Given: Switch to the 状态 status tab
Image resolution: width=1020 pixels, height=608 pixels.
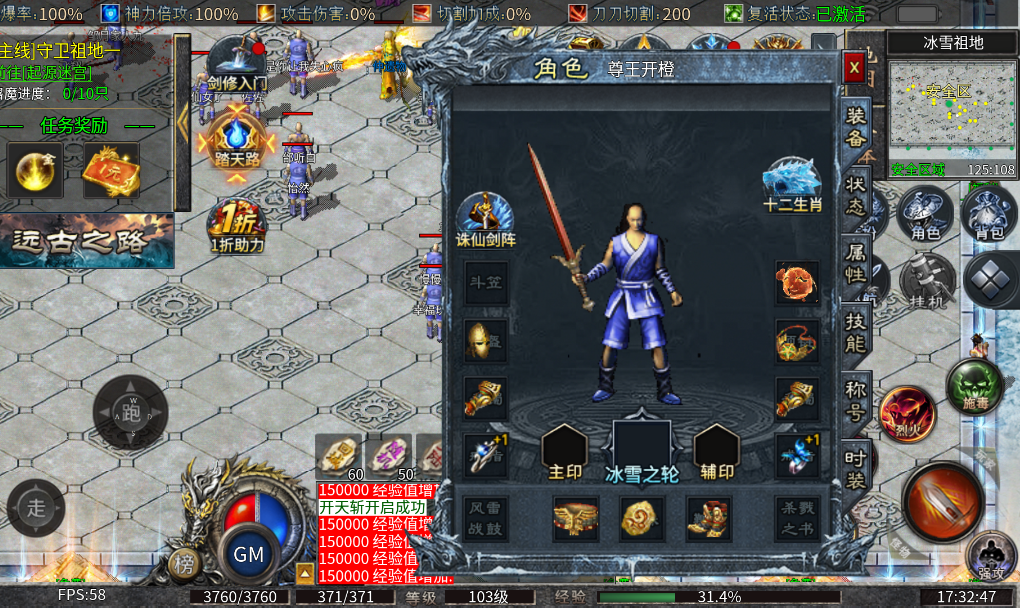Looking at the screenshot, I should [x=857, y=194].
